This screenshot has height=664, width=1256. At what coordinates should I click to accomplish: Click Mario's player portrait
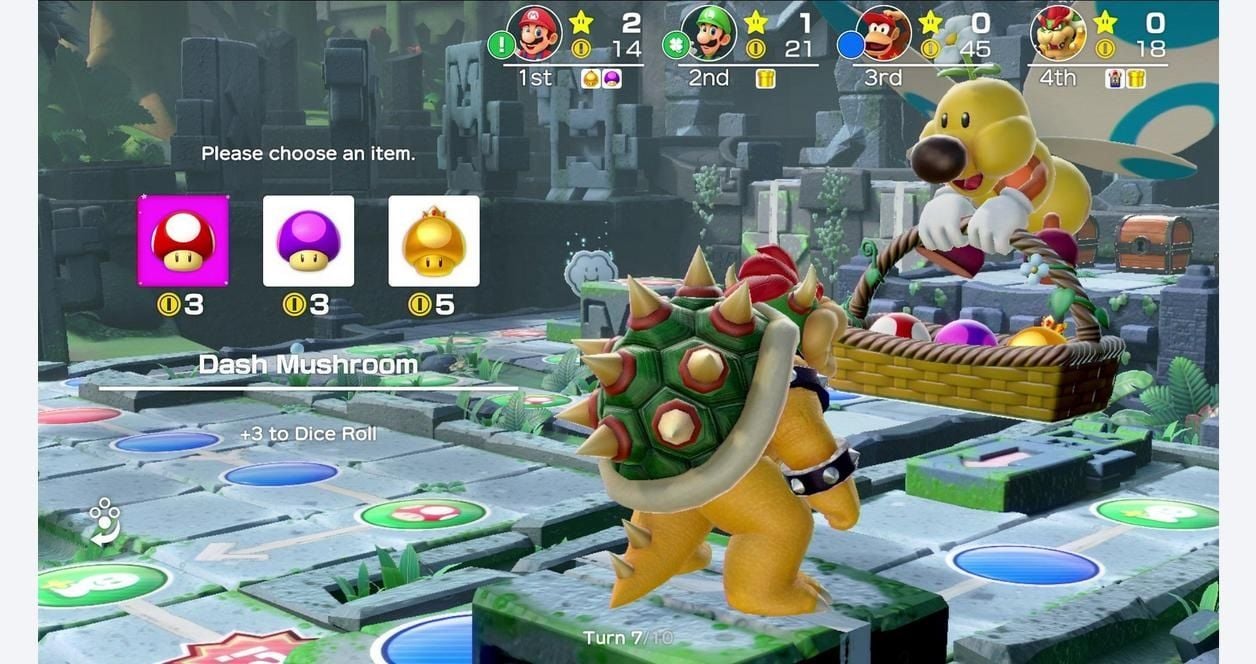(535, 34)
